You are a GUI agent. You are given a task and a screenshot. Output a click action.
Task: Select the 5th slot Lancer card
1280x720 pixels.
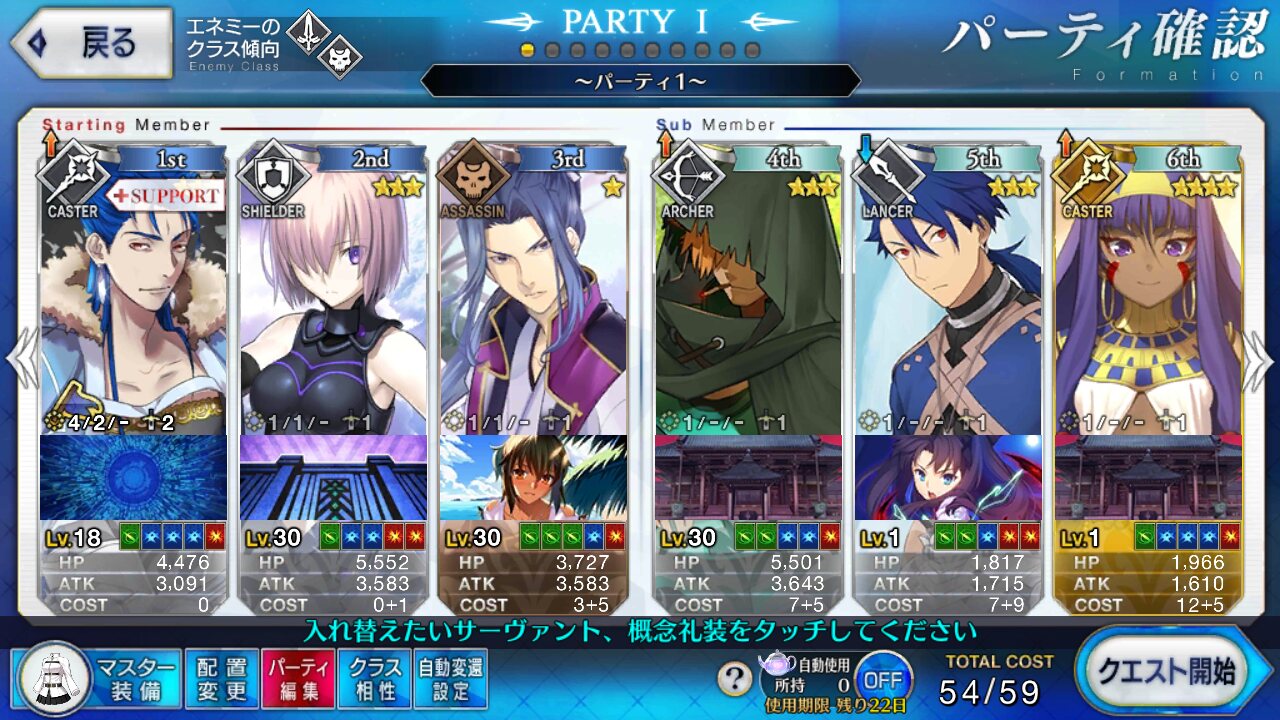948,300
